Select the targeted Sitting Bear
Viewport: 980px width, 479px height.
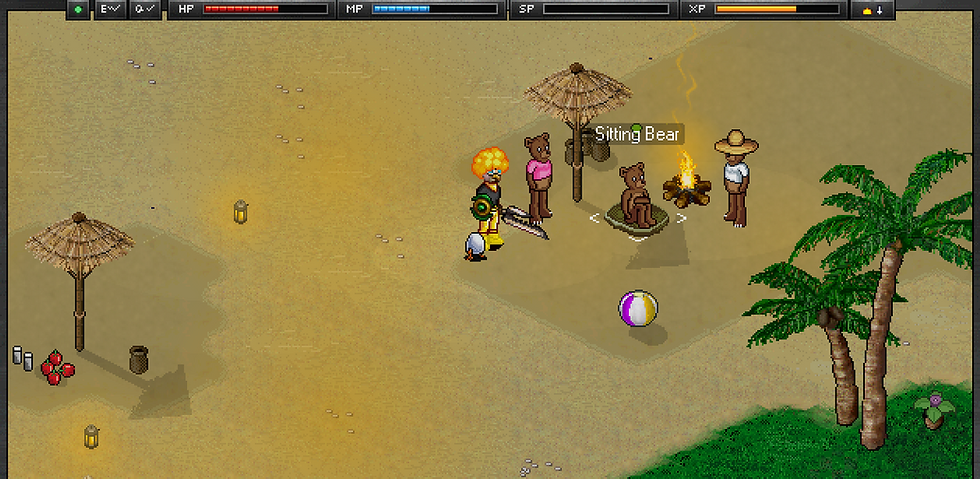coord(637,198)
